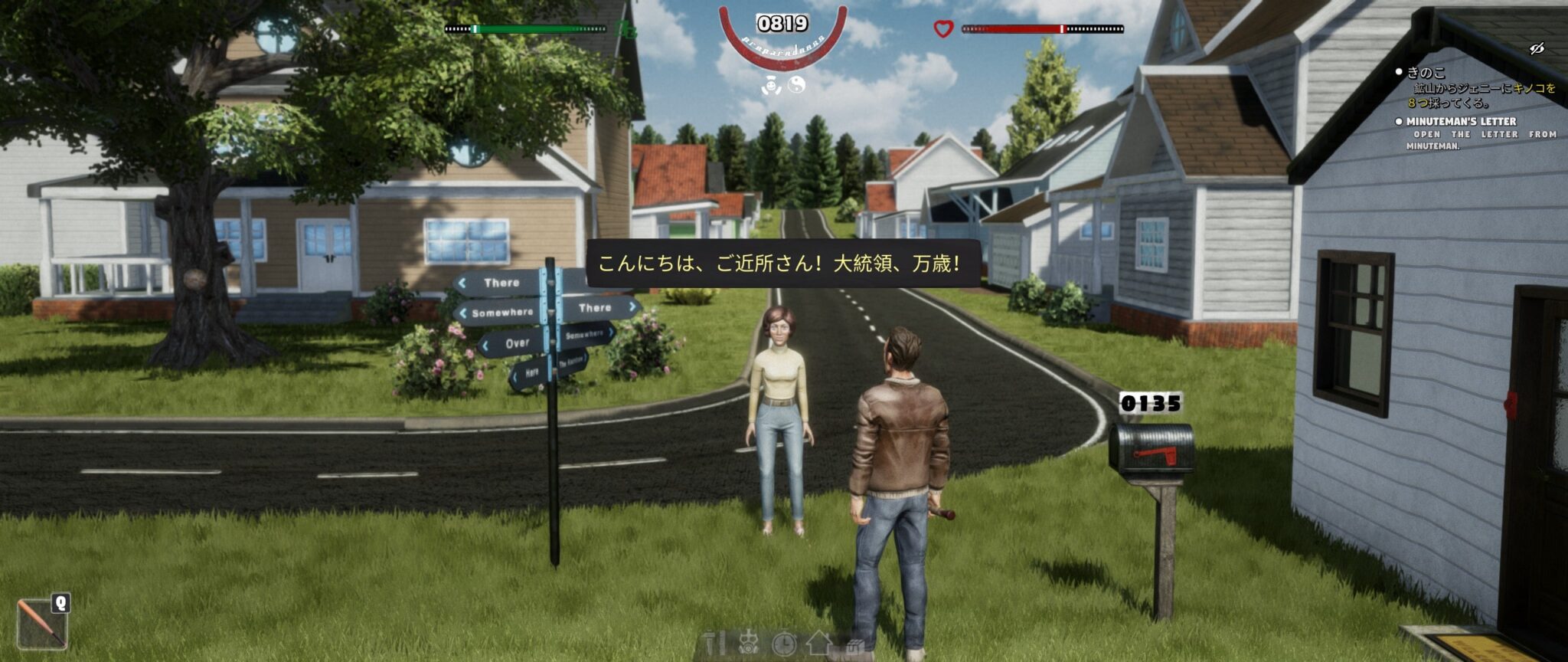Open the stopwatch clock toolbar icon
This screenshot has width=1568, height=662.
pyautogui.click(x=784, y=644)
